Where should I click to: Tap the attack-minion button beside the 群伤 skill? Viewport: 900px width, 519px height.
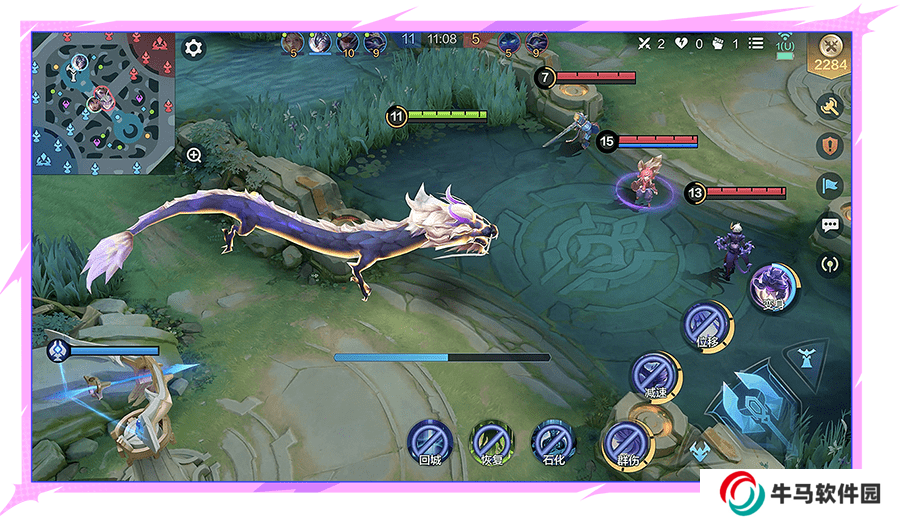pyautogui.click(x=699, y=451)
